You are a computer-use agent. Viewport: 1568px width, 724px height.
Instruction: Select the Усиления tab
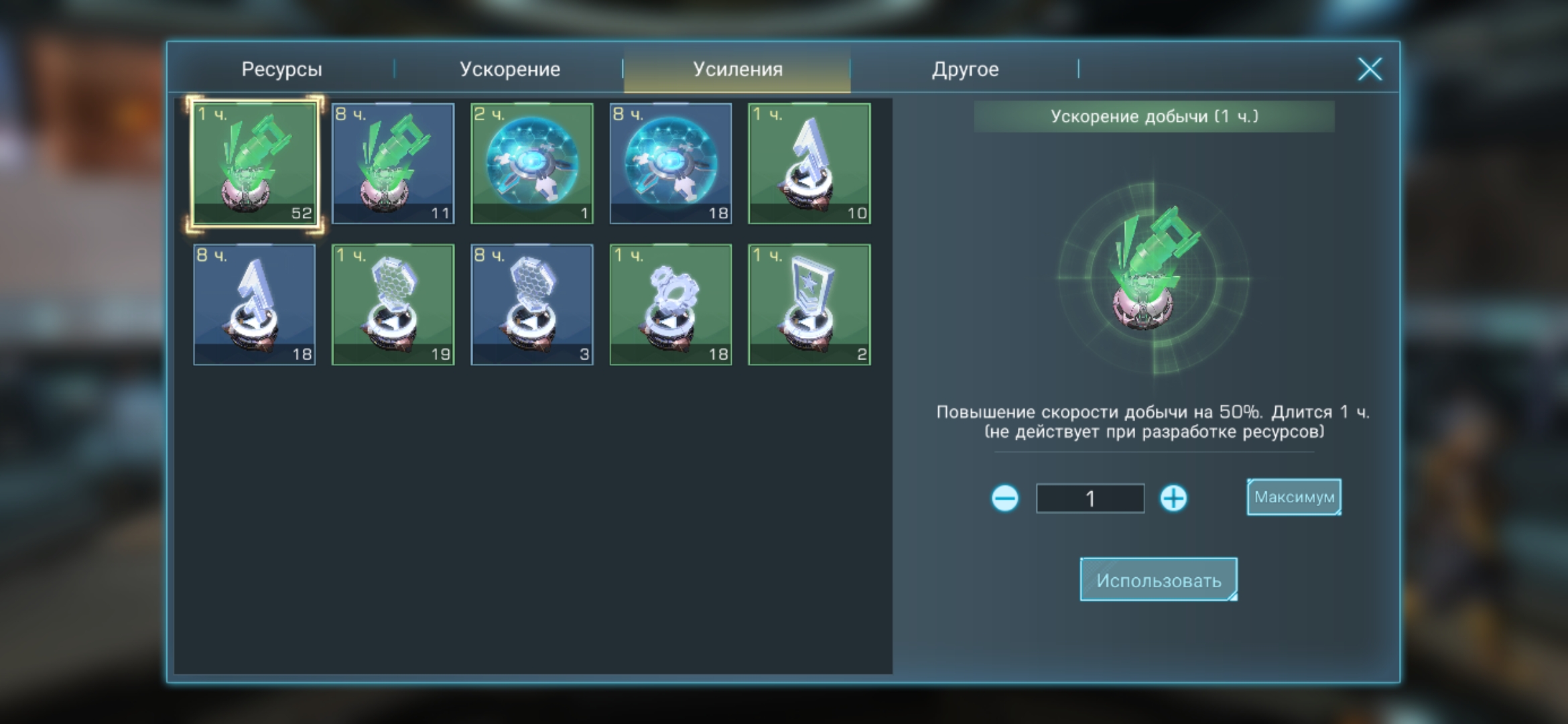(737, 69)
